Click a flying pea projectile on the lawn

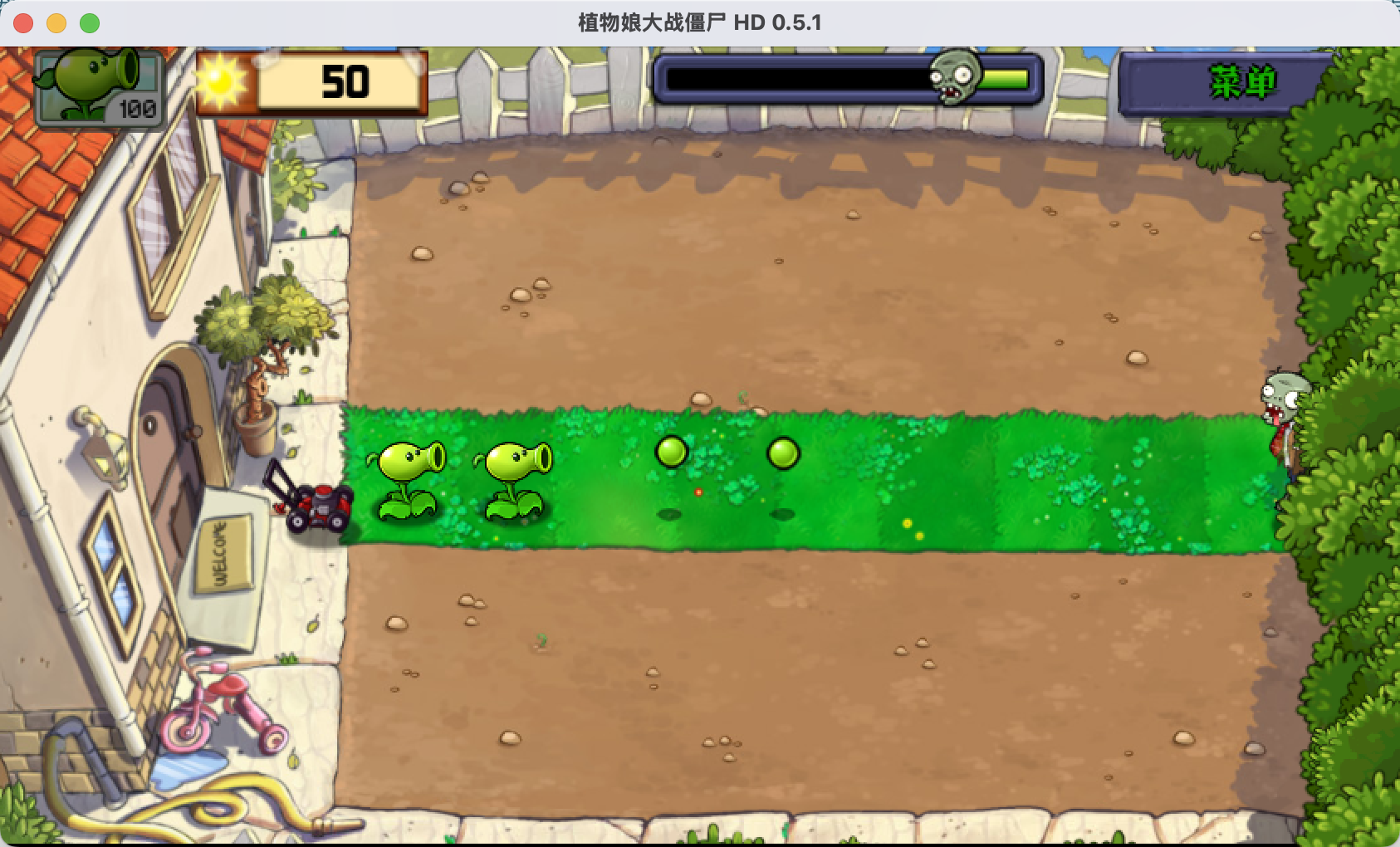pyautogui.click(x=671, y=452)
